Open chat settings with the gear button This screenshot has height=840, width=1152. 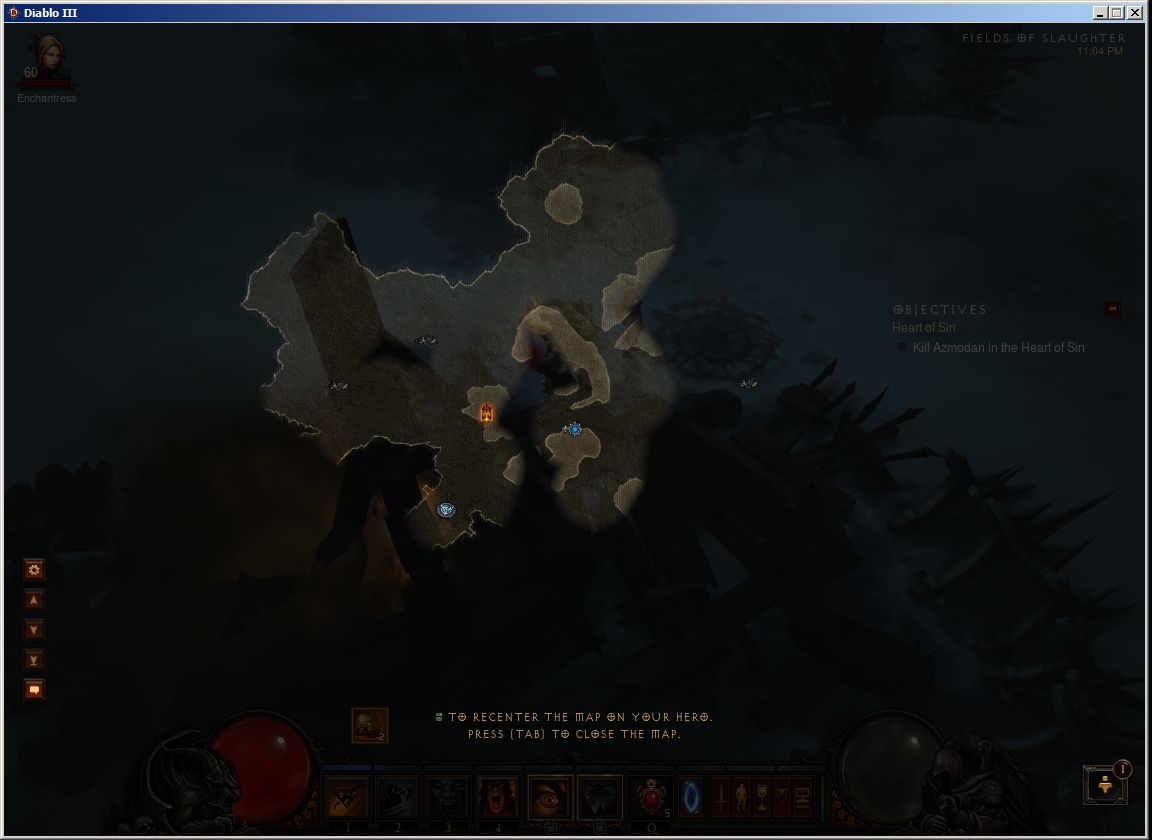click(34, 570)
